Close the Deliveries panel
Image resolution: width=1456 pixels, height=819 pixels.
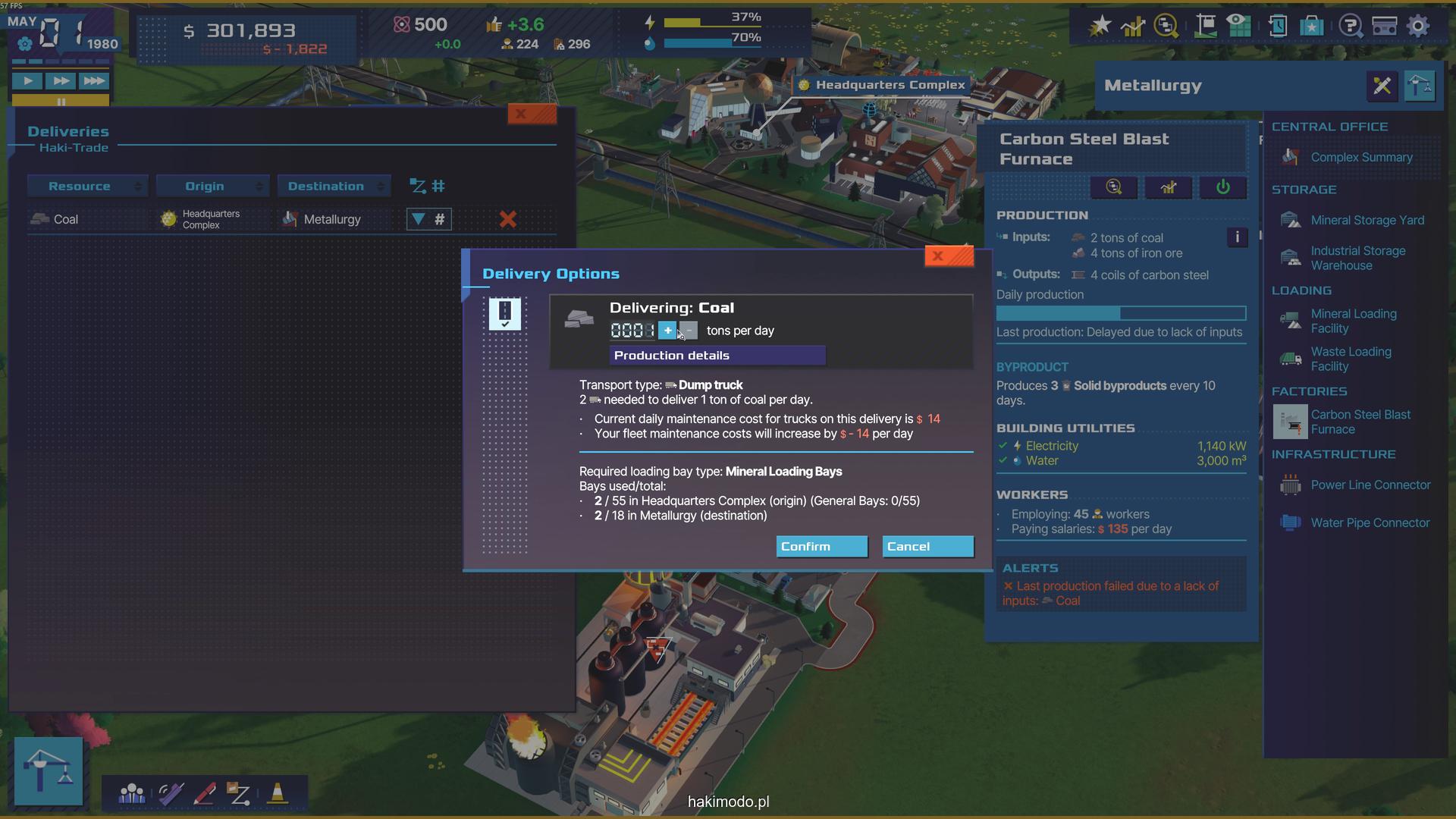532,115
